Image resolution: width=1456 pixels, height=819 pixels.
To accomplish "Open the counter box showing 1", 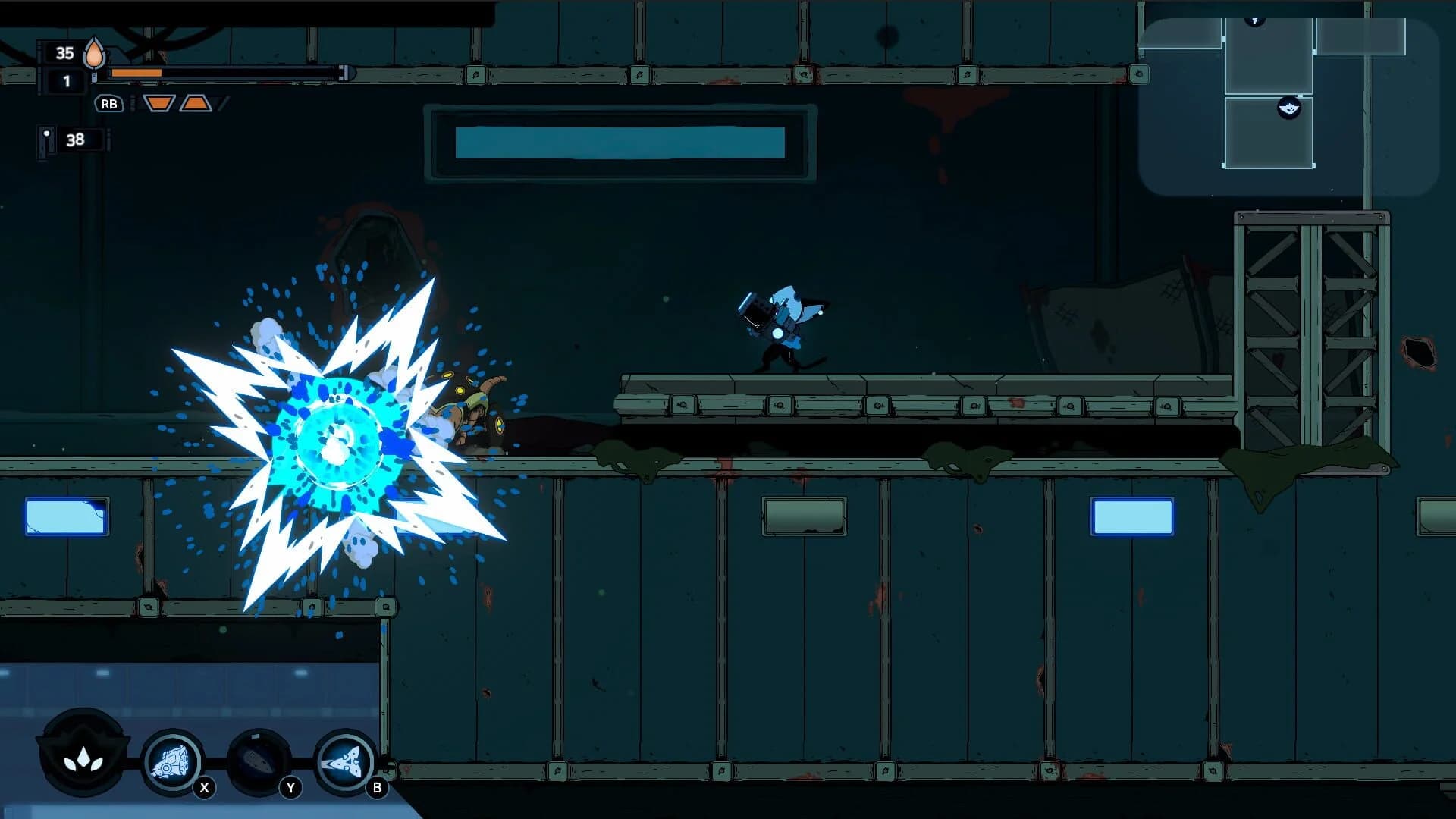I will 67,80.
